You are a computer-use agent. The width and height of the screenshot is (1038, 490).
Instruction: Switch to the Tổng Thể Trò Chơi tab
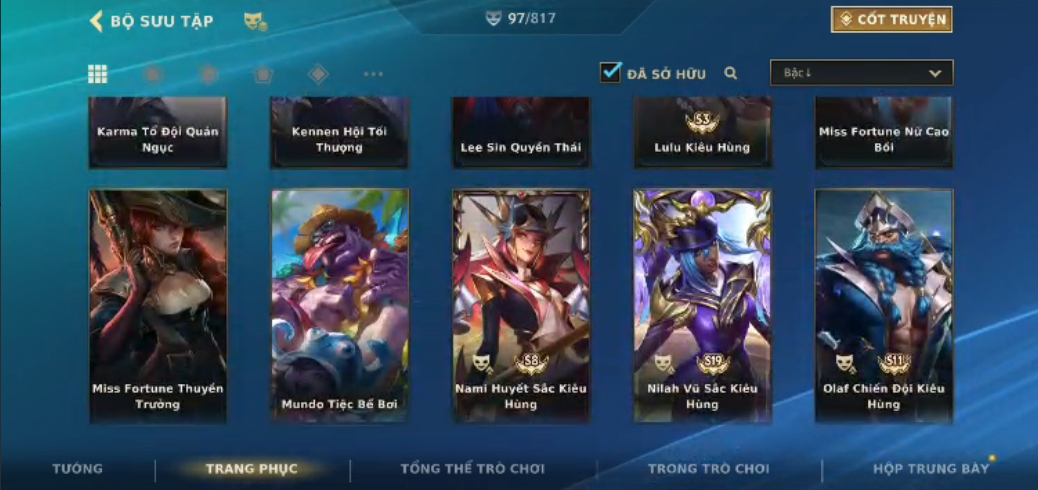tap(472, 468)
